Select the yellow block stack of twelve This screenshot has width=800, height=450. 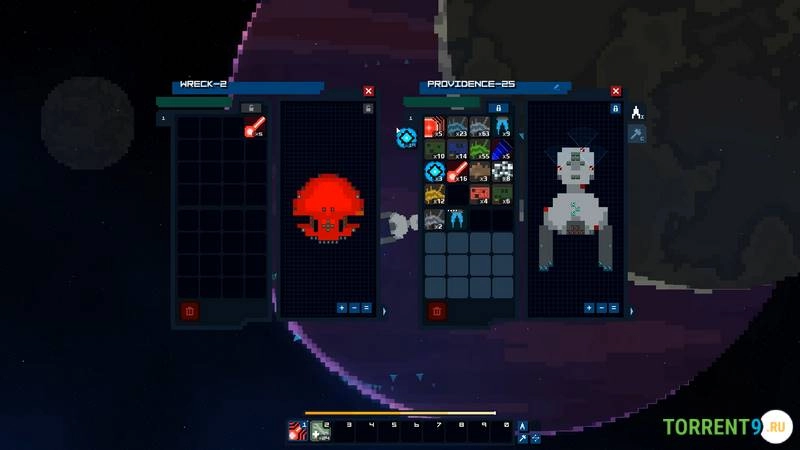pos(435,195)
